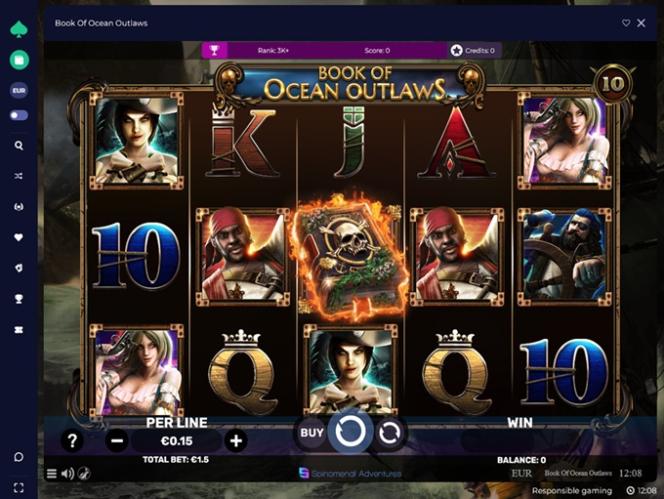Pick a random game with shuffle icon
The image size is (664, 499).
tap(18, 176)
